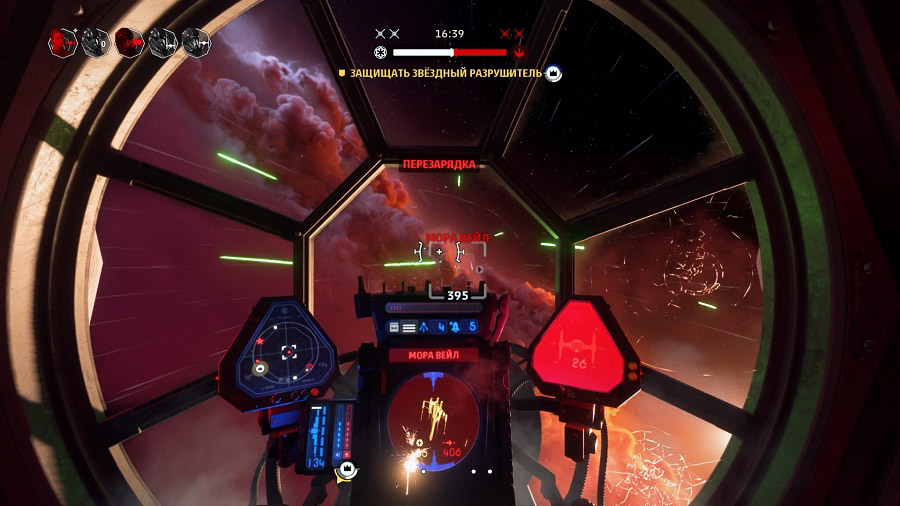
Task: Click the Rebel faction emblem icon
Action: pyautogui.click(x=518, y=52)
